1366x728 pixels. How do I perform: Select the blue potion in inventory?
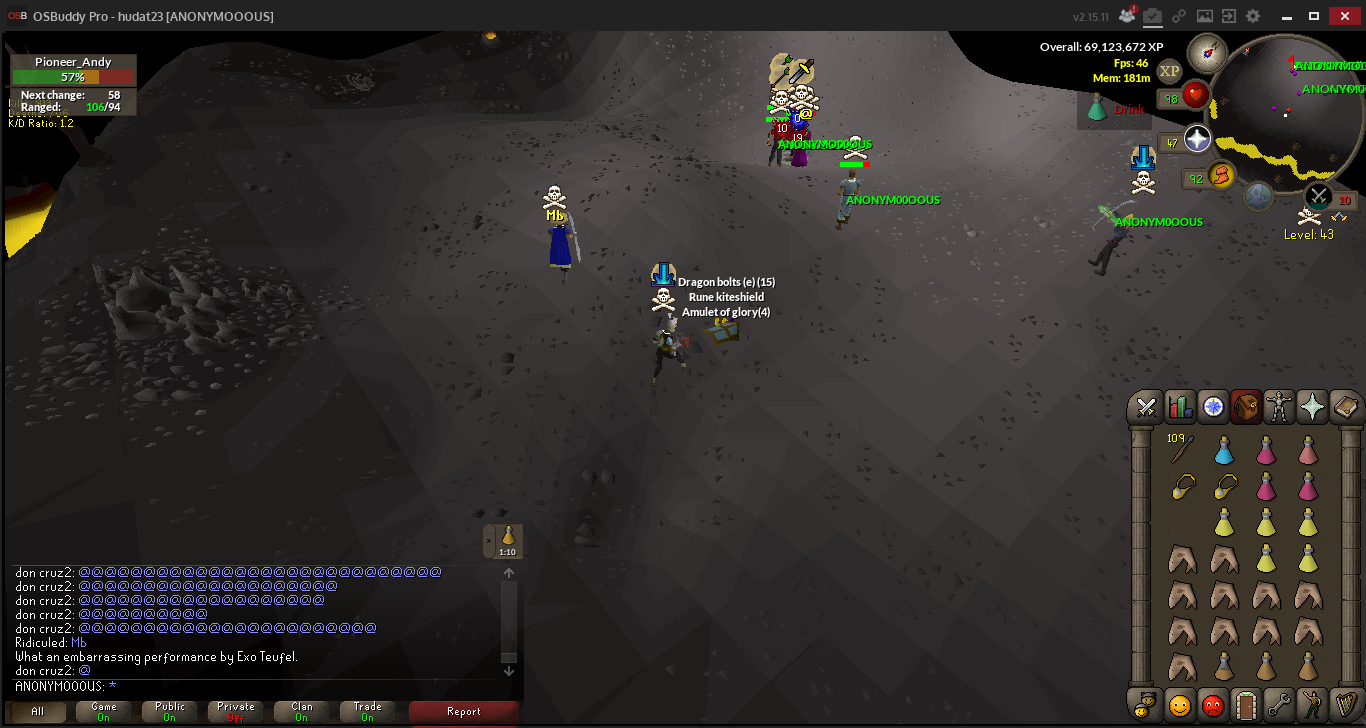tap(1223, 452)
